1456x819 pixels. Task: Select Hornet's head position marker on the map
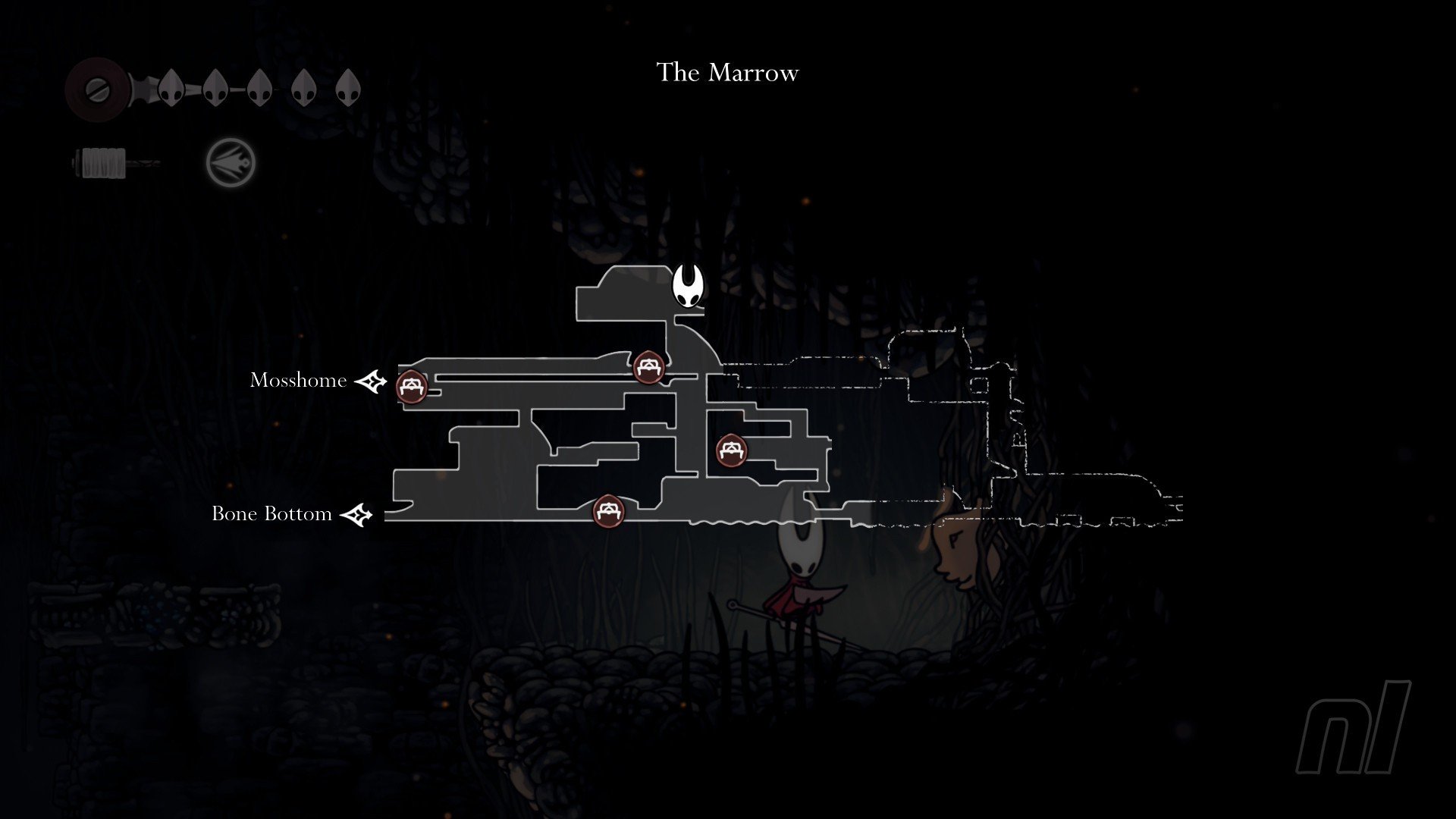click(689, 287)
